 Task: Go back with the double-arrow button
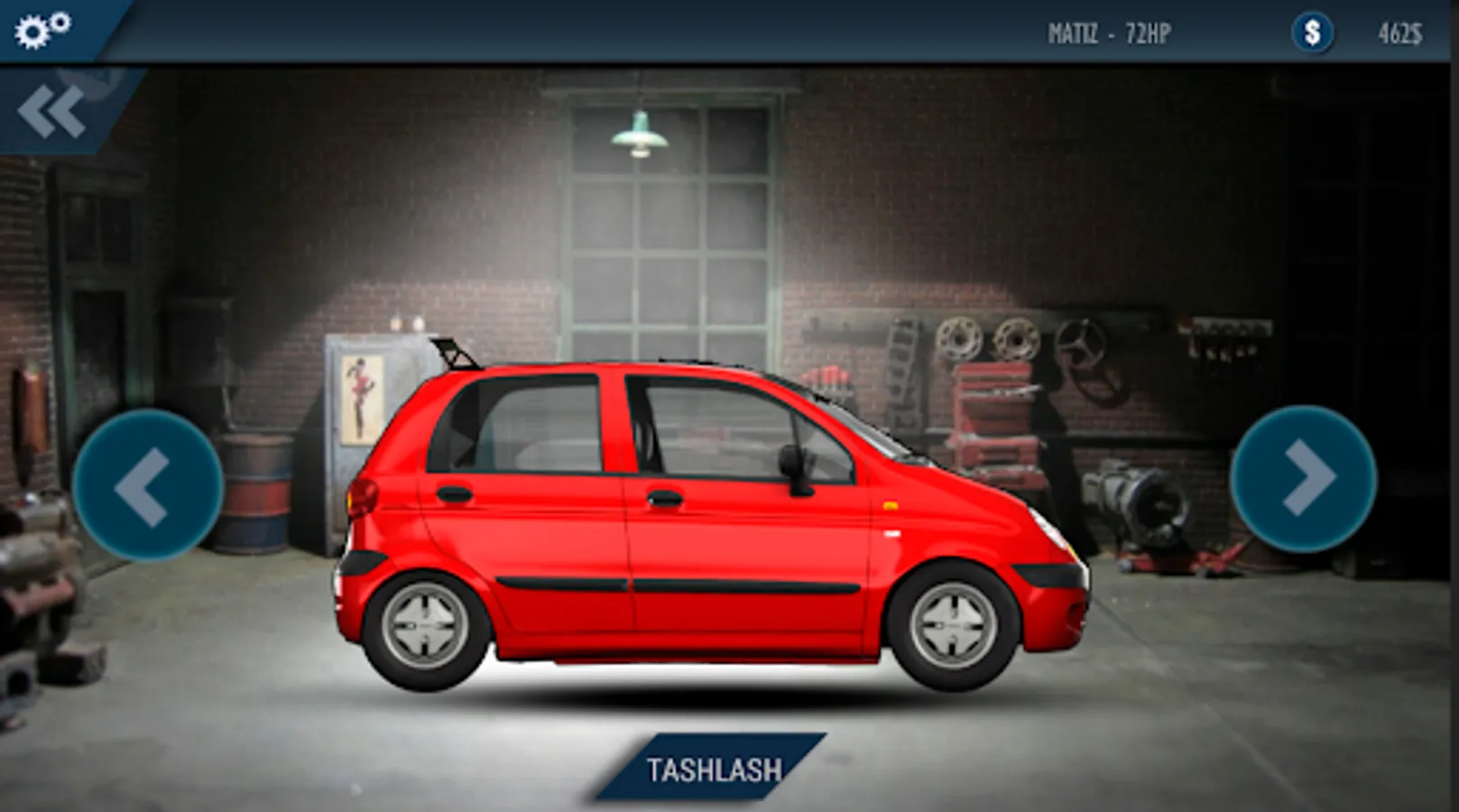pyautogui.click(x=52, y=112)
